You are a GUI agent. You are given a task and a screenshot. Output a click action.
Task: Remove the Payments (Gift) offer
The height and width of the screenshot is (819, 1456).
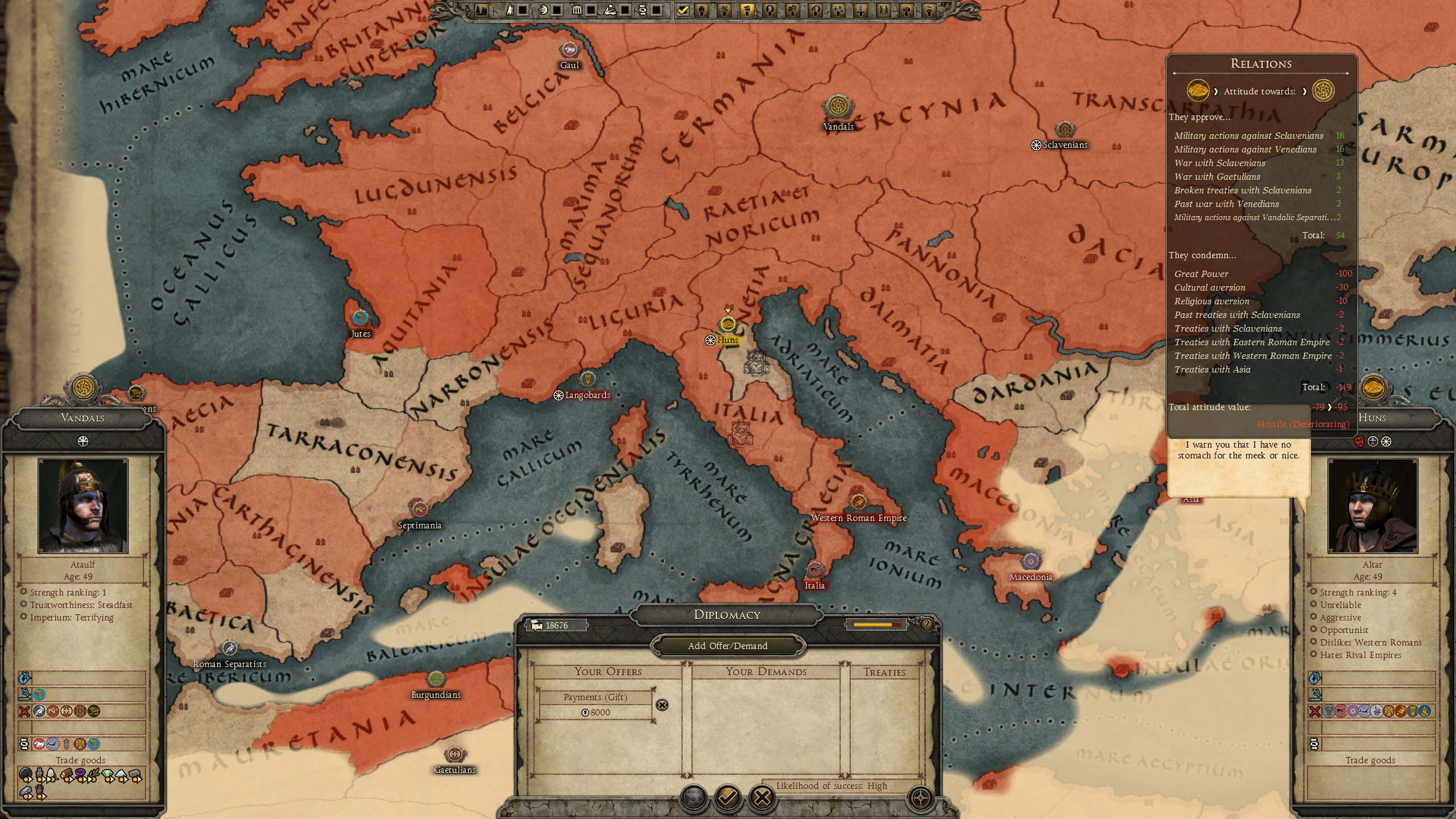point(662,705)
